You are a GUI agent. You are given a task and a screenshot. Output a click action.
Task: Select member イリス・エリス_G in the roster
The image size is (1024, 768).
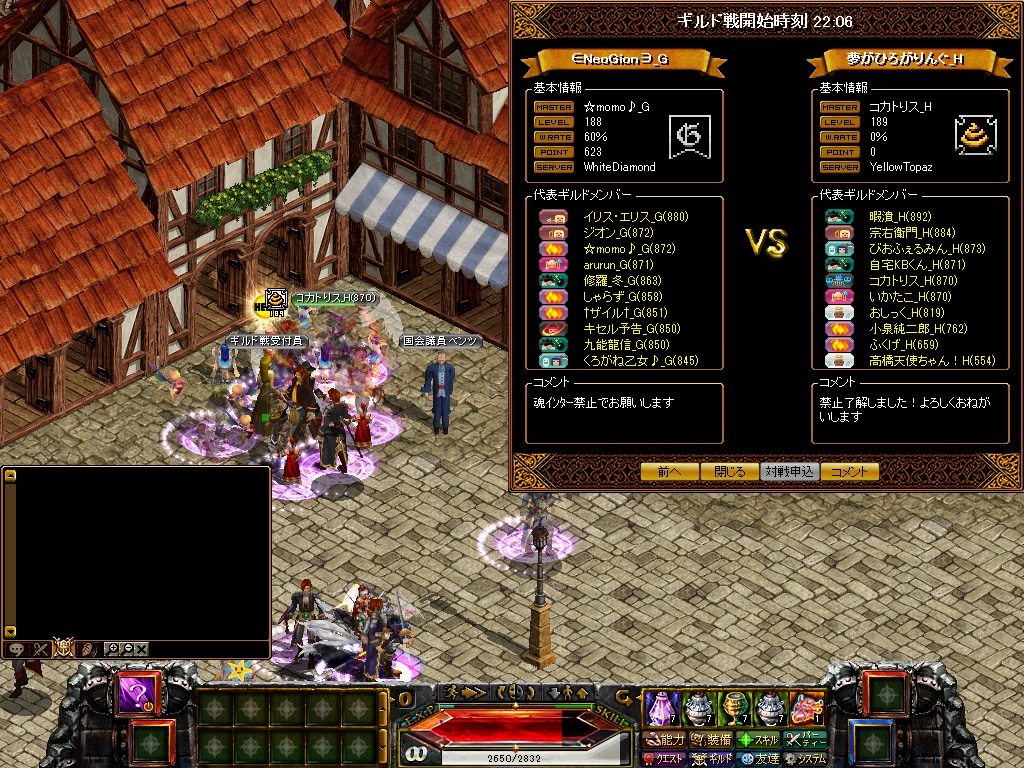click(x=635, y=217)
